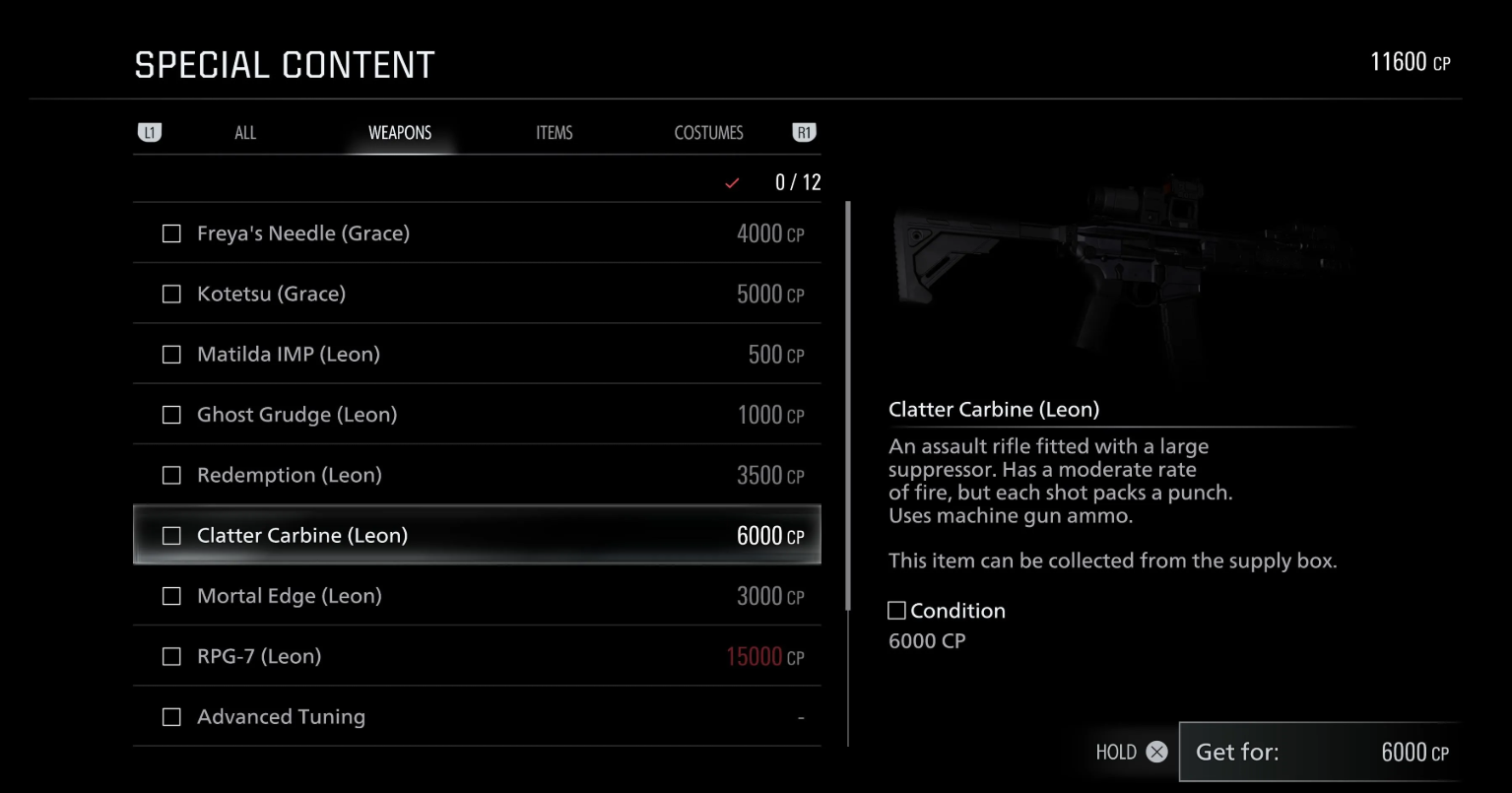Open the Advanced Tuning entry
The height and width of the screenshot is (793, 1512).
click(477, 716)
